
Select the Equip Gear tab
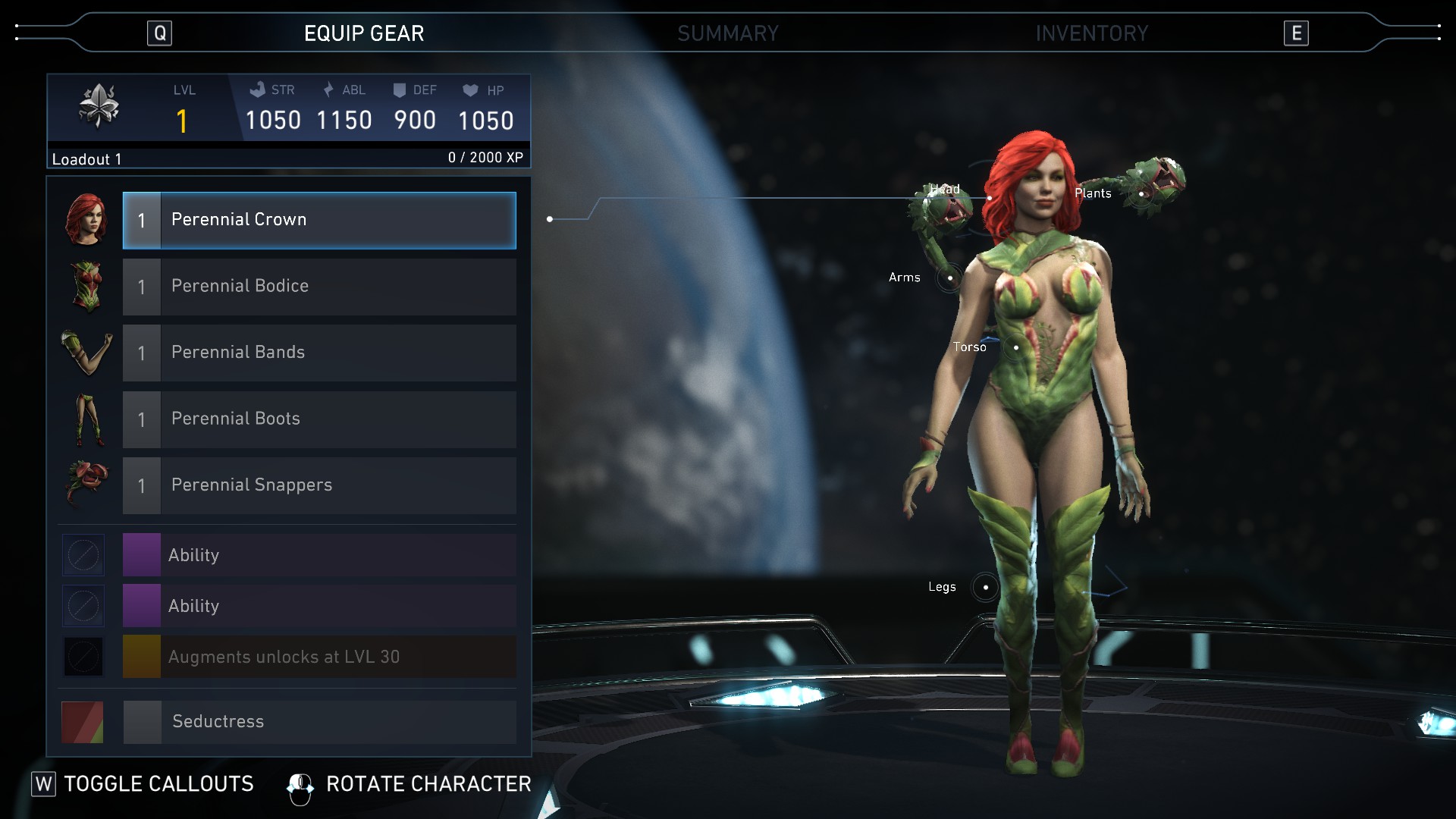point(364,33)
